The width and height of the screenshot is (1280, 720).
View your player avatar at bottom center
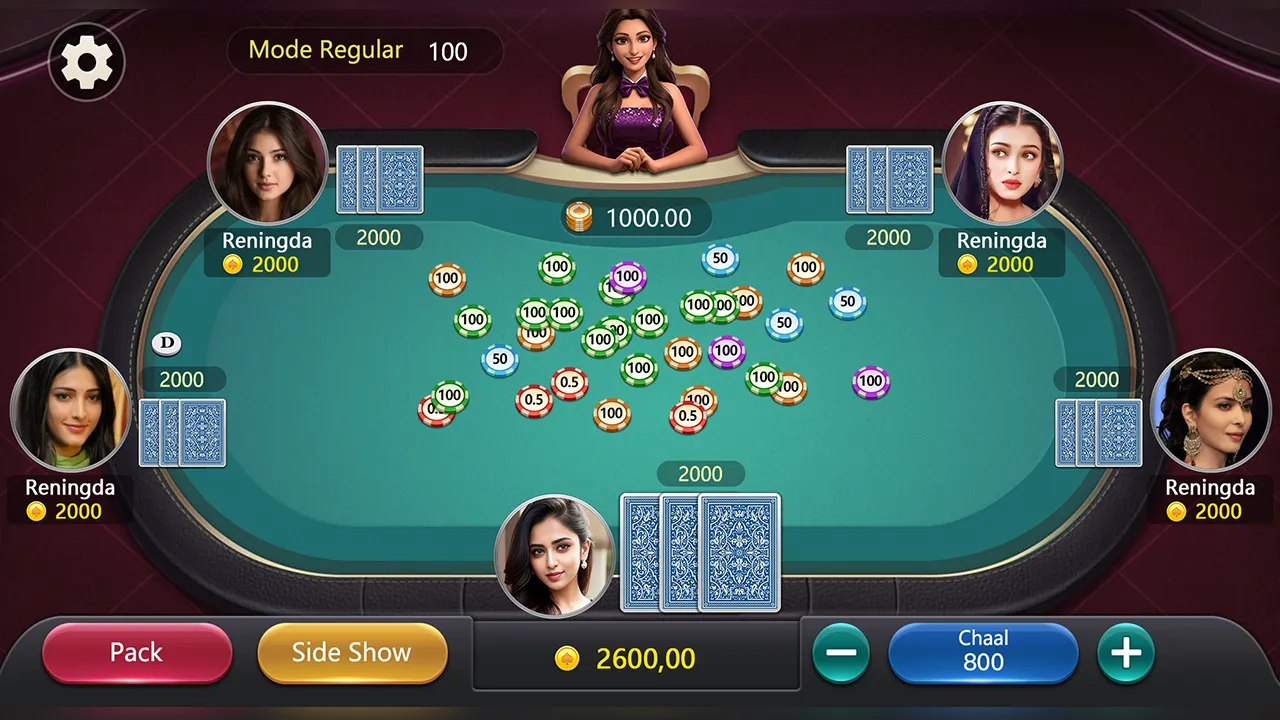554,555
